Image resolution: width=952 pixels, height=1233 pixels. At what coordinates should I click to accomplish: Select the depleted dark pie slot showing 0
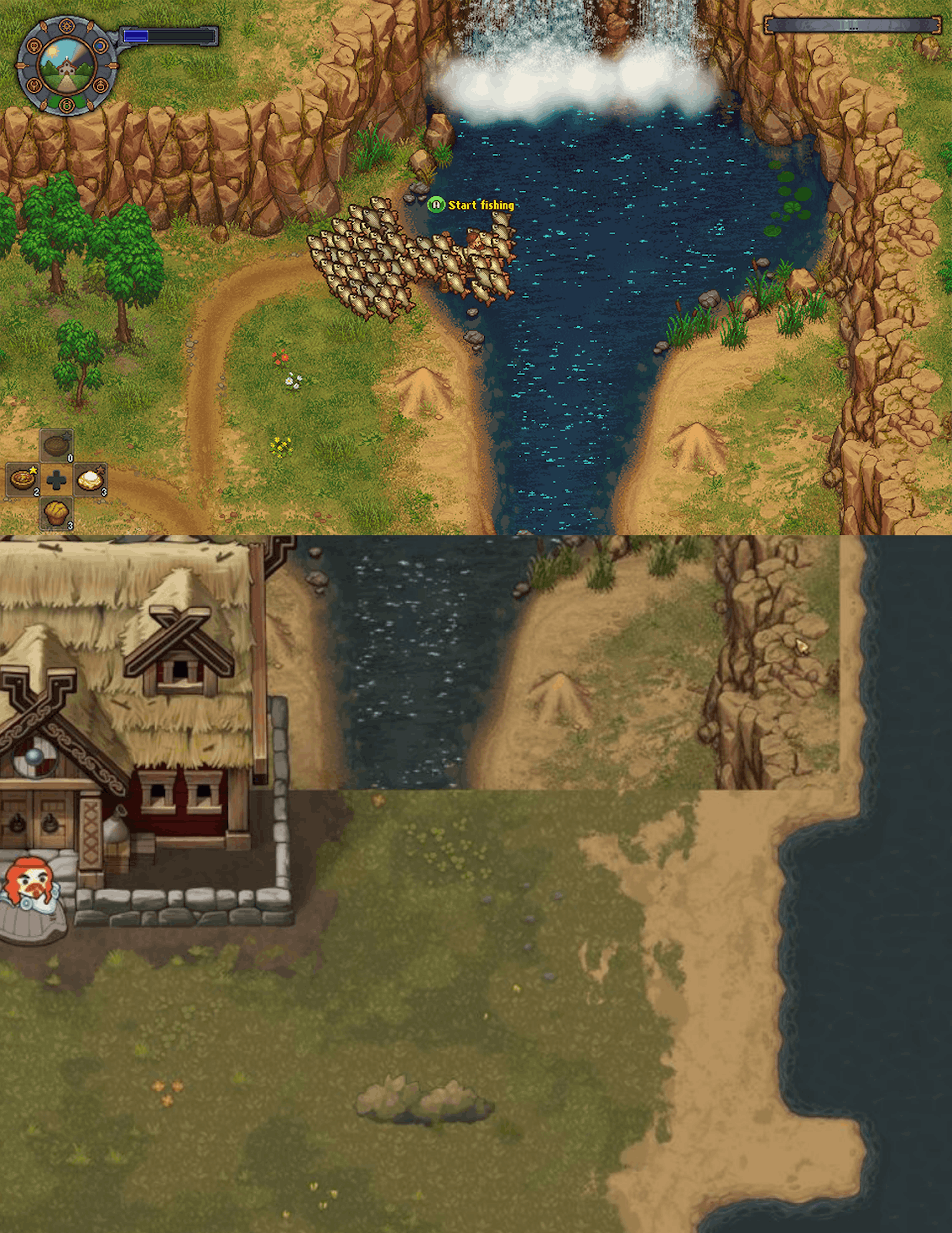[x=57, y=446]
